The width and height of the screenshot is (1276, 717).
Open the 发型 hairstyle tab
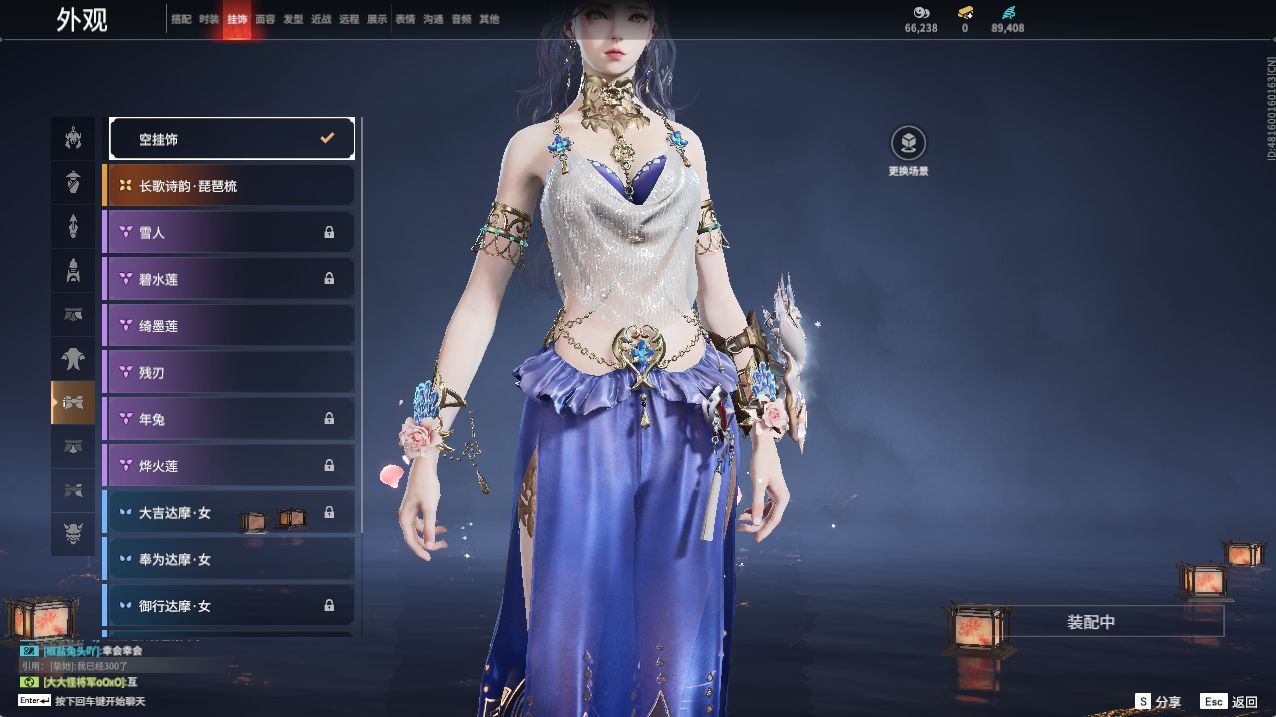(293, 19)
